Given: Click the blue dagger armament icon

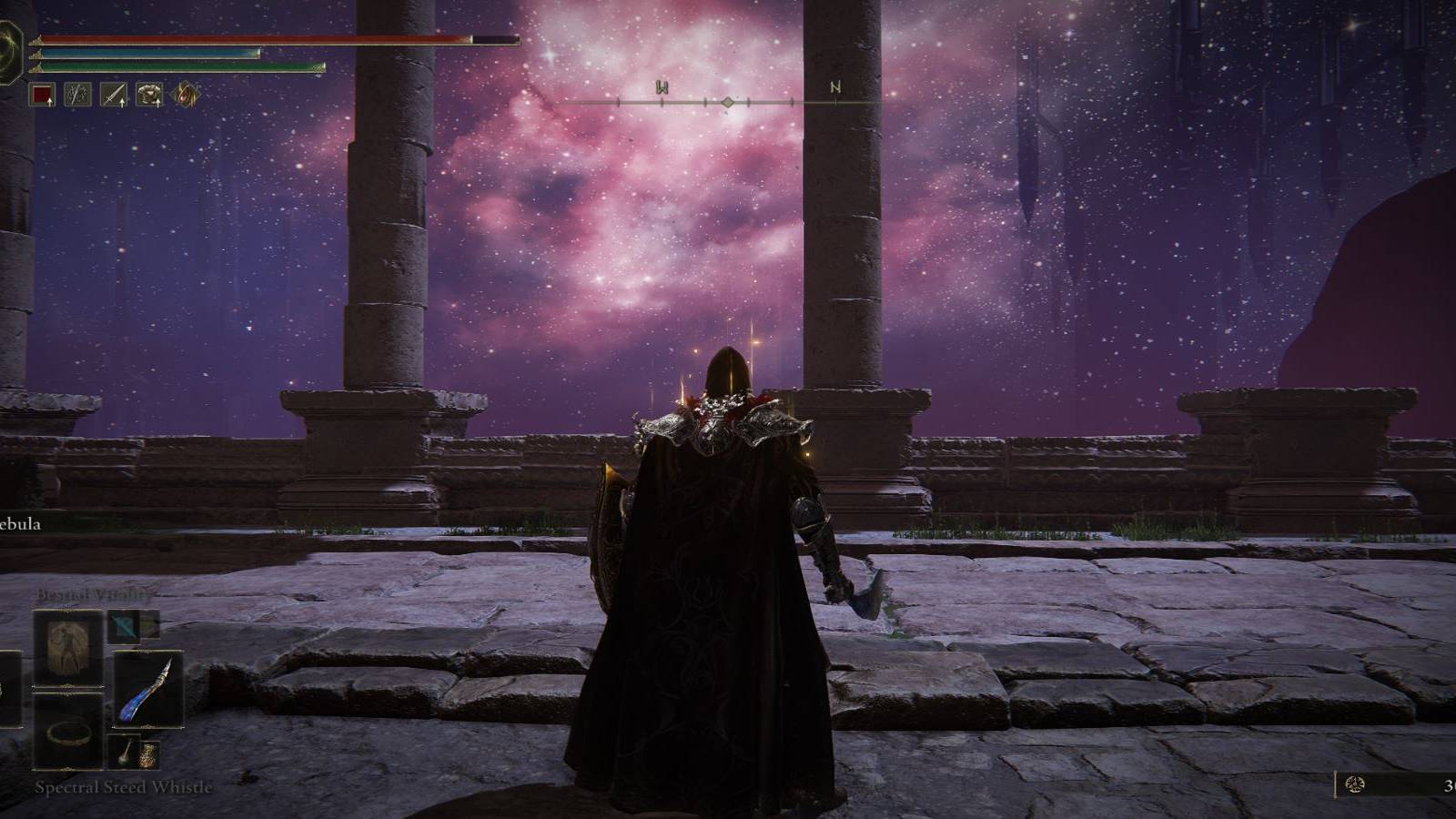Looking at the screenshot, I should pyautogui.click(x=147, y=689).
